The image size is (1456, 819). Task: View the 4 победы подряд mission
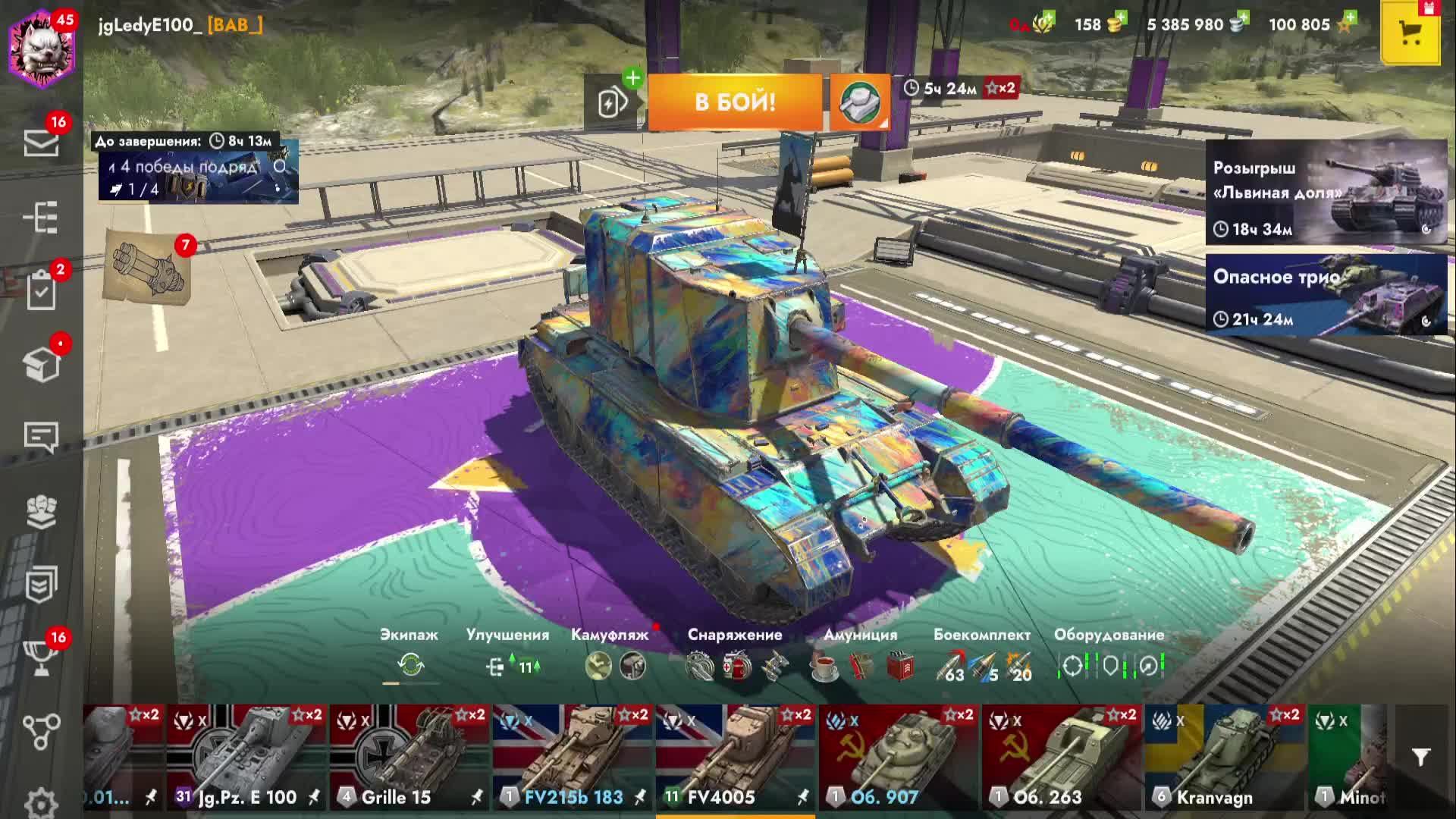coord(198,177)
